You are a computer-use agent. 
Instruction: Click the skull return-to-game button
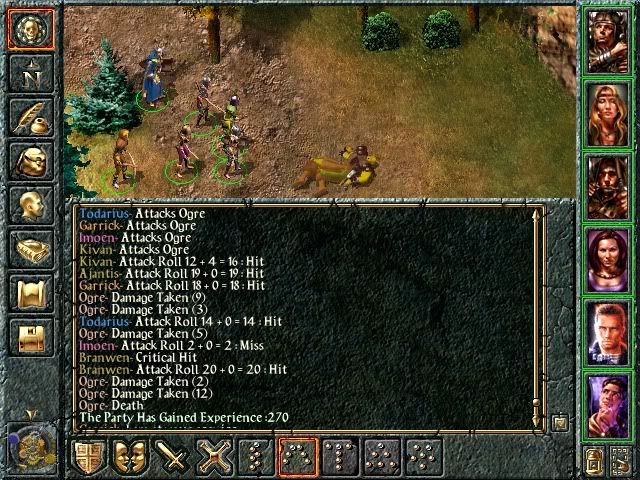click(30, 30)
